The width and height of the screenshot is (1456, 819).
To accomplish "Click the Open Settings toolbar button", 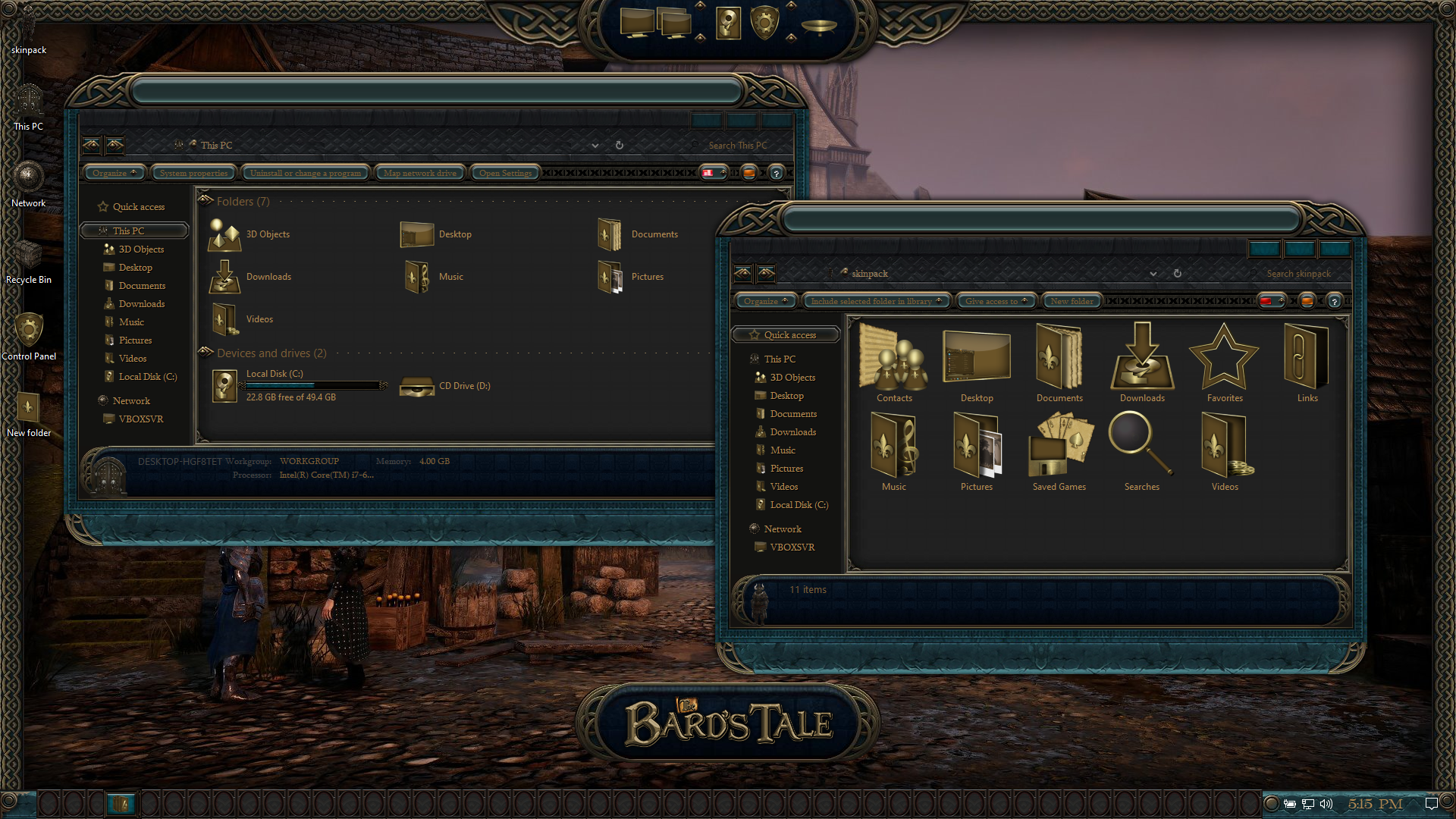I will tap(505, 173).
